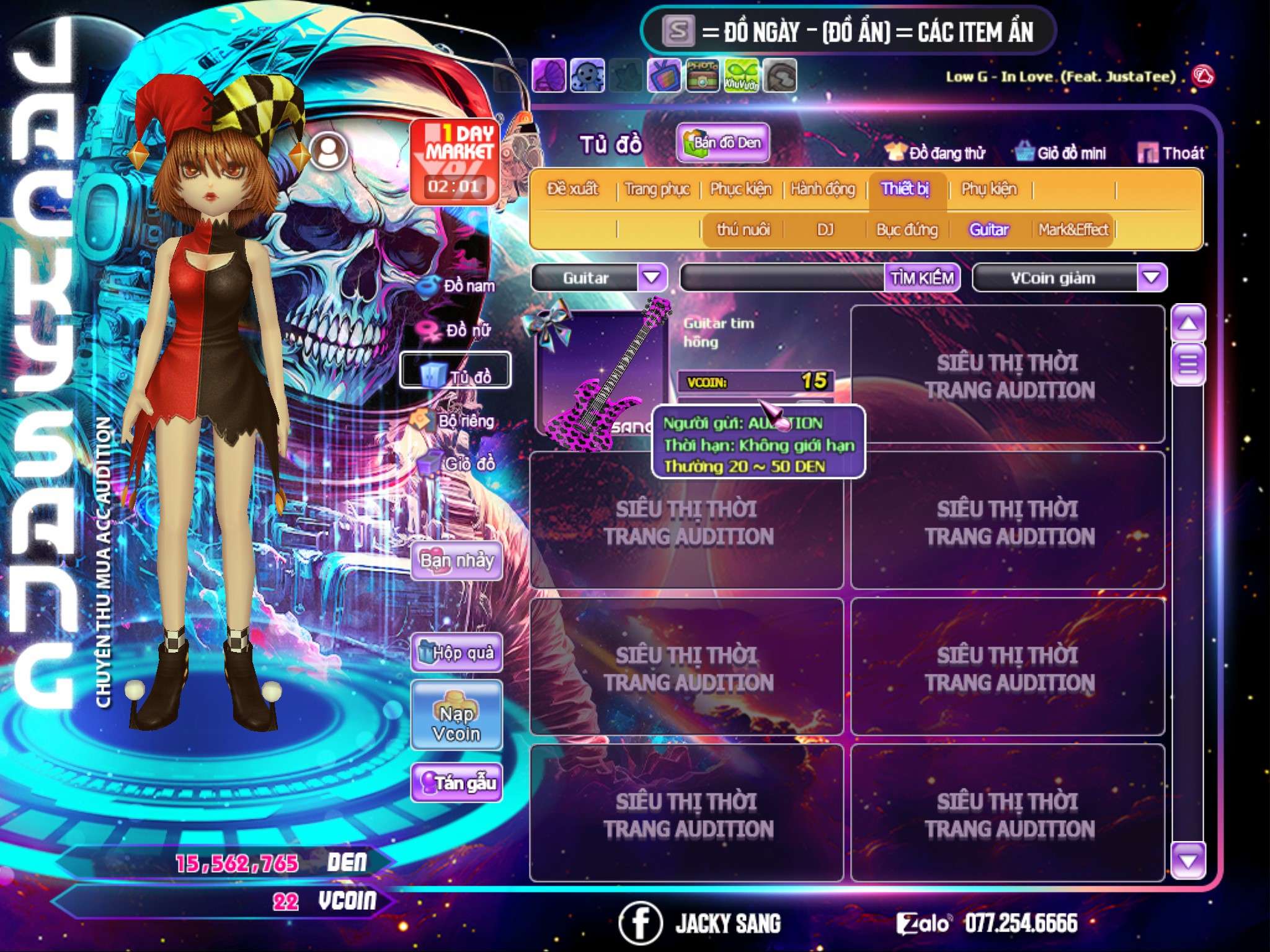The height and width of the screenshot is (952, 1270).
Task: Expand the Guitar filter dropdown
Action: tap(652, 278)
